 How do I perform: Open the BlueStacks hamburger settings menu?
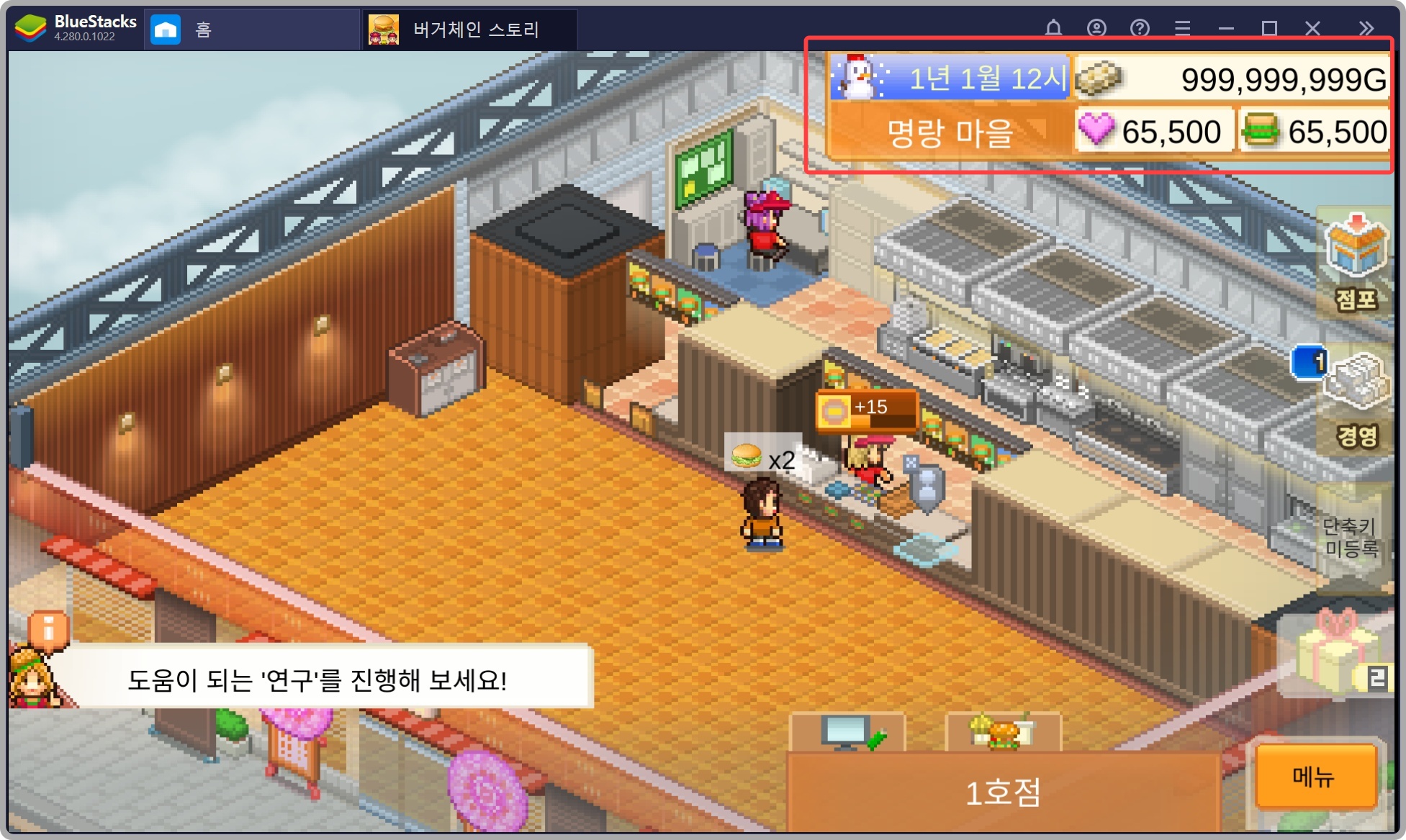tap(1181, 28)
